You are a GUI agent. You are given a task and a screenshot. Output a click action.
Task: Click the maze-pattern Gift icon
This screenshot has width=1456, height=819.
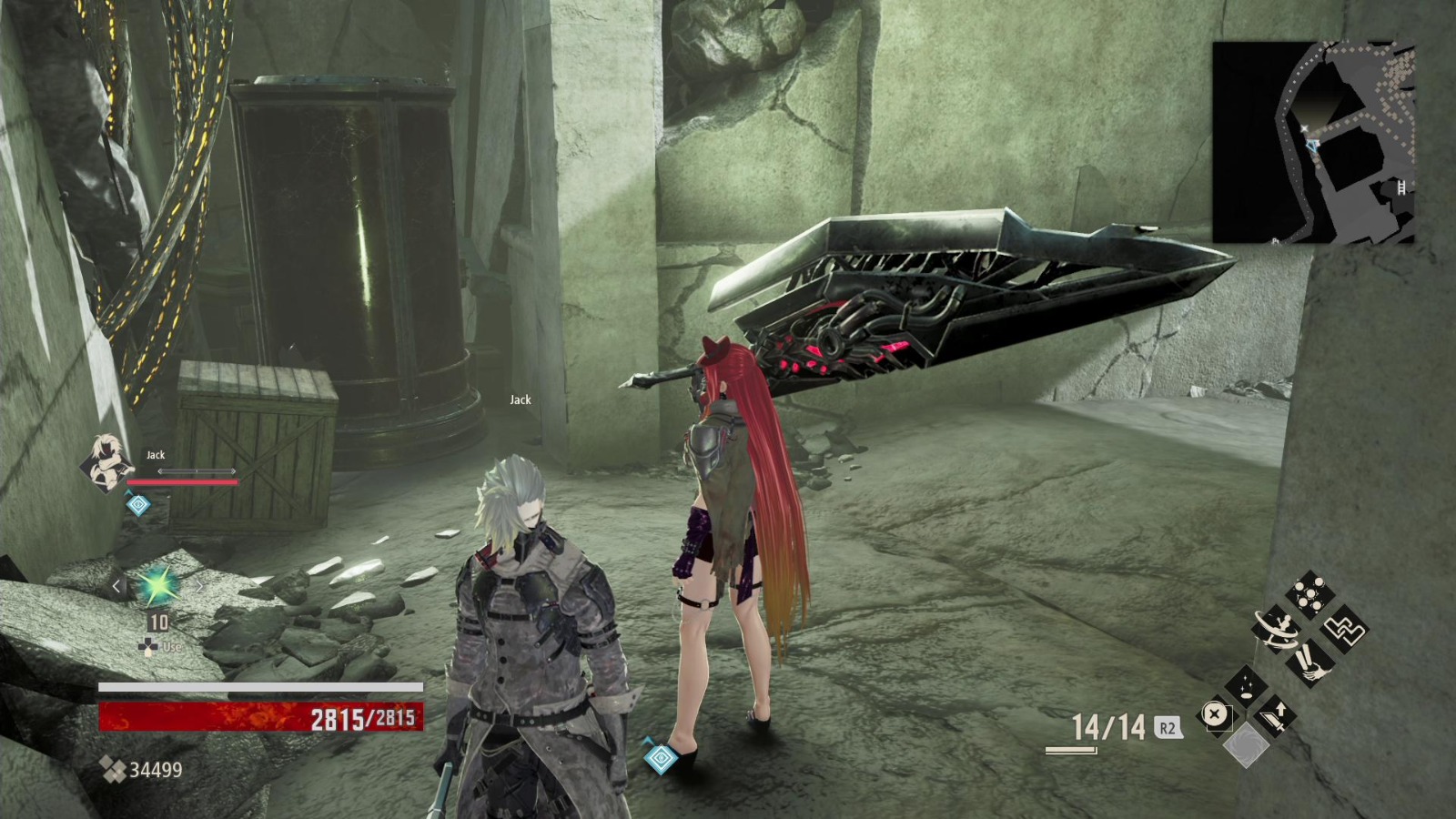[x=1343, y=628]
